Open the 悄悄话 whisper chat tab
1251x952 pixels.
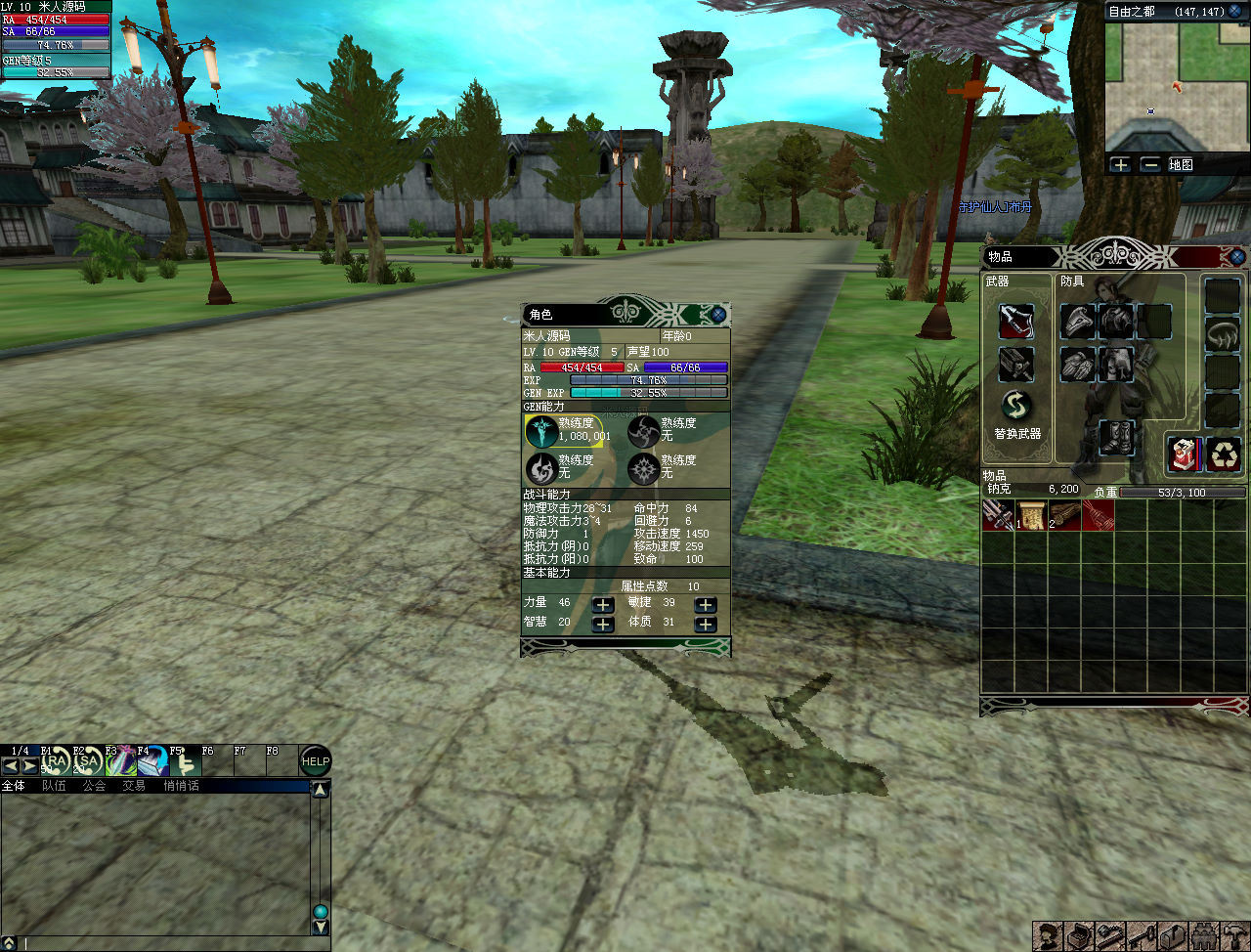coord(181,786)
